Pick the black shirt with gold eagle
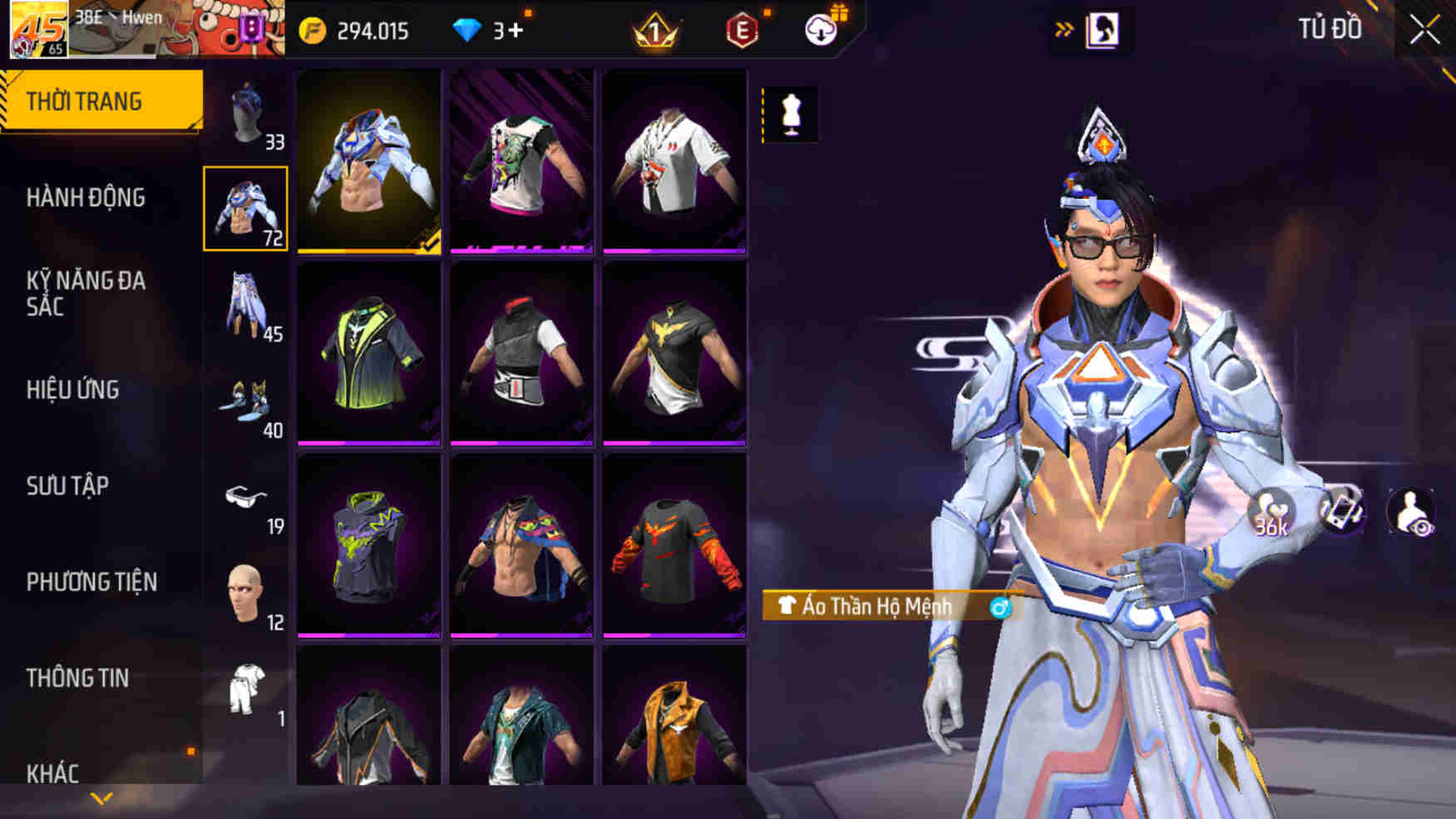 tap(674, 353)
